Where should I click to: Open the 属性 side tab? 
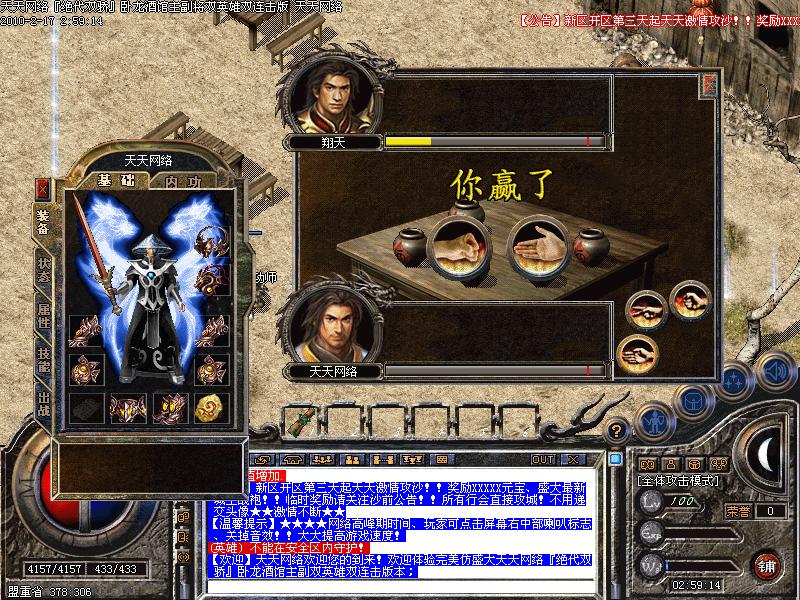point(44,315)
